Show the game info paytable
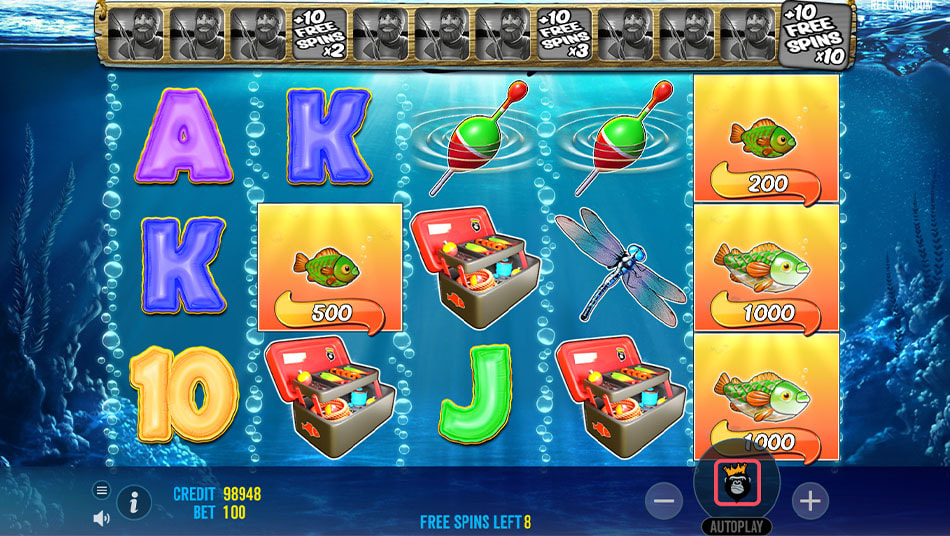950x536 pixels. 134,502
